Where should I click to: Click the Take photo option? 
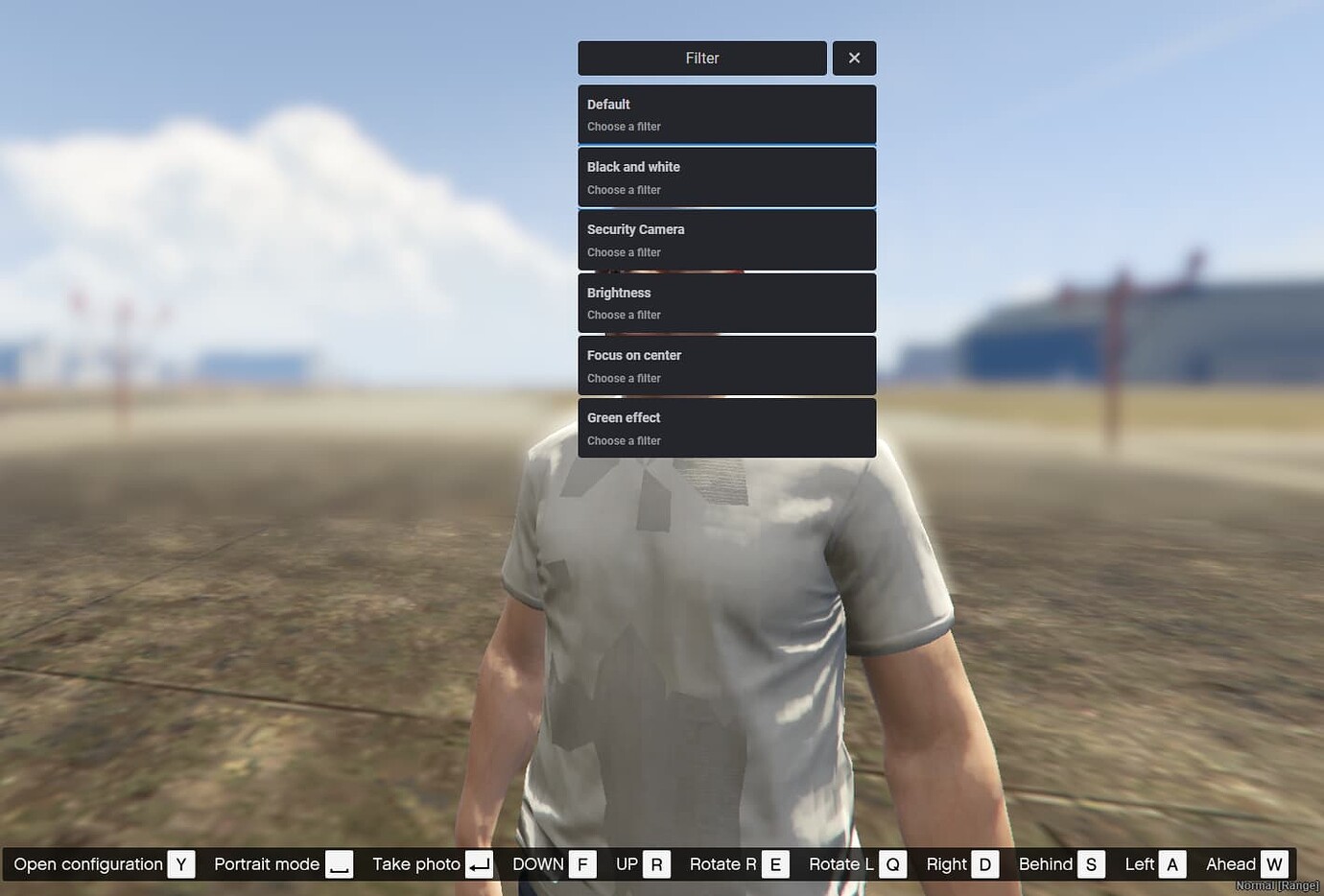click(416, 863)
